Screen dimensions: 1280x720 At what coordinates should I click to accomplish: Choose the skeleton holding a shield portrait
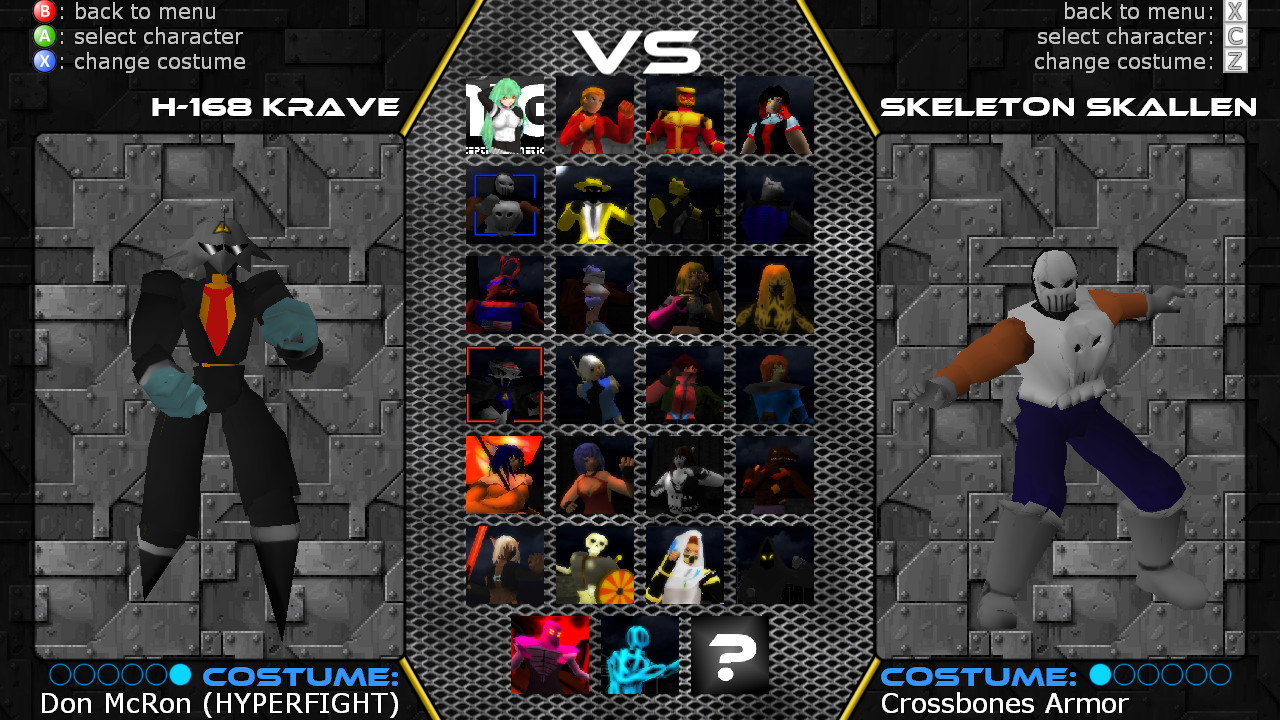tap(594, 565)
